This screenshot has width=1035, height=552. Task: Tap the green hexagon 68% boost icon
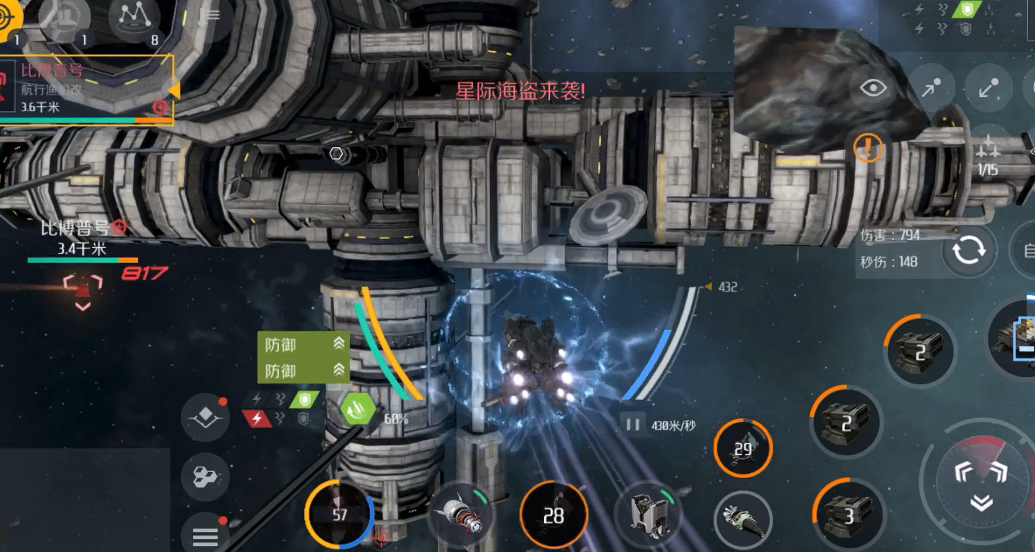coord(357,409)
